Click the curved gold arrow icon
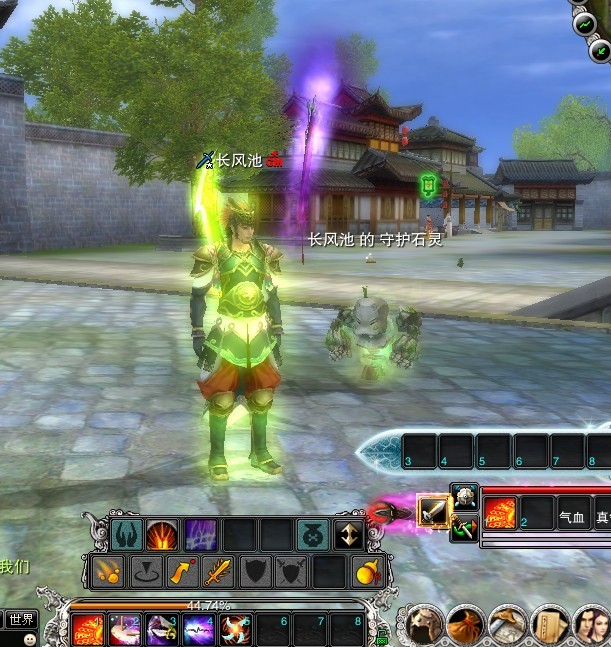 pyautogui.click(x=181, y=572)
